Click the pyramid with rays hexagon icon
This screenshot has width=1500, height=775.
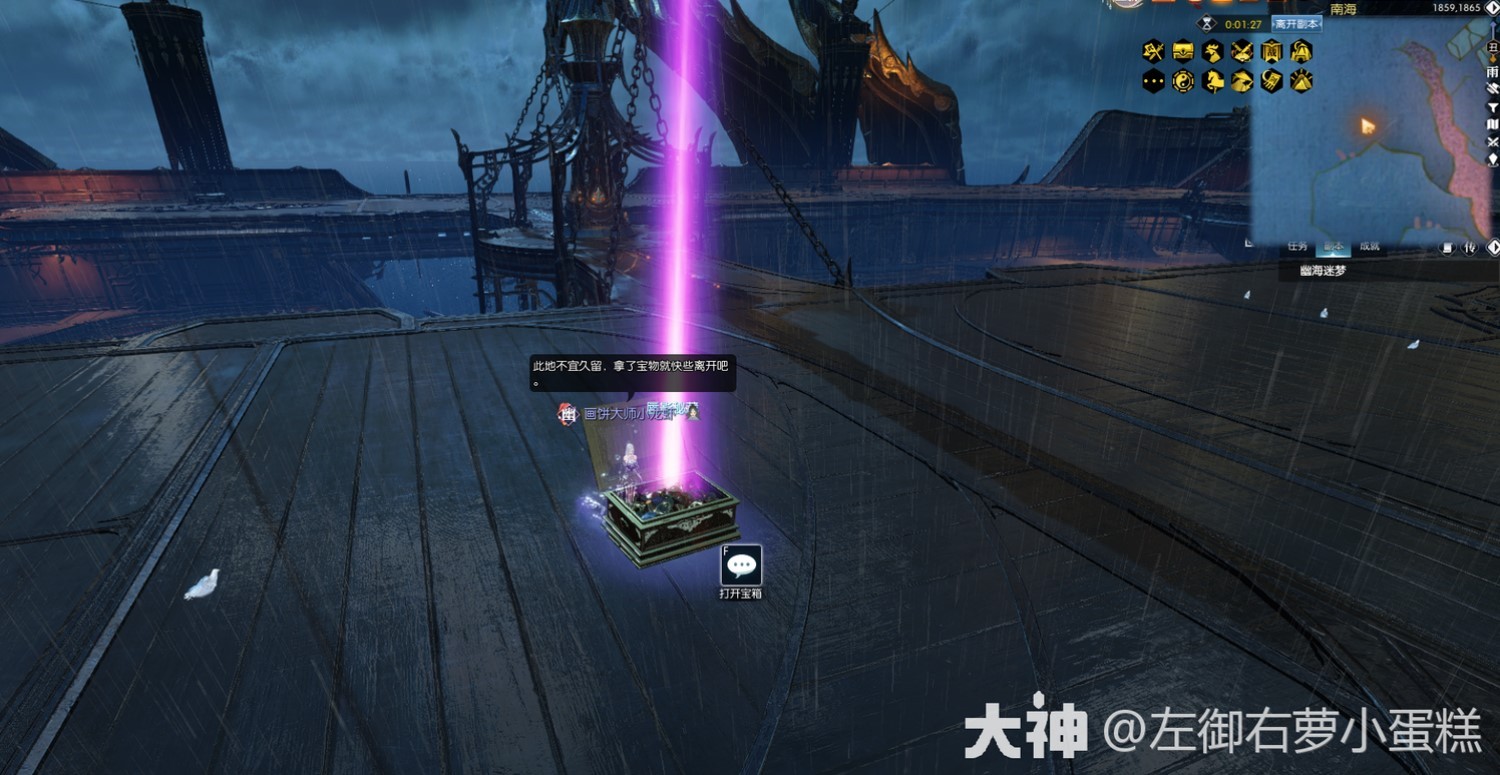[1301, 81]
